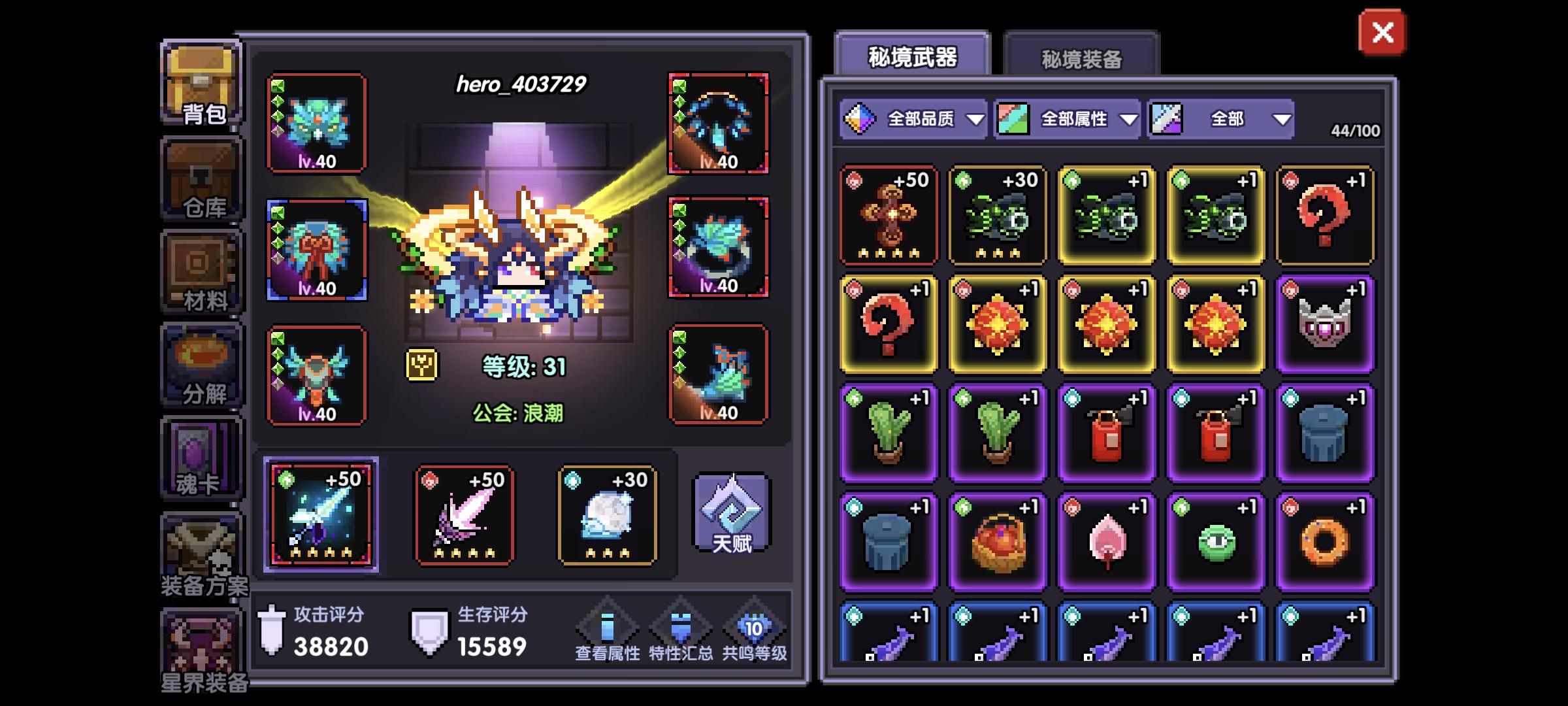Open the 全部 weapon type filter
The image size is (1568, 706).
tap(1222, 119)
